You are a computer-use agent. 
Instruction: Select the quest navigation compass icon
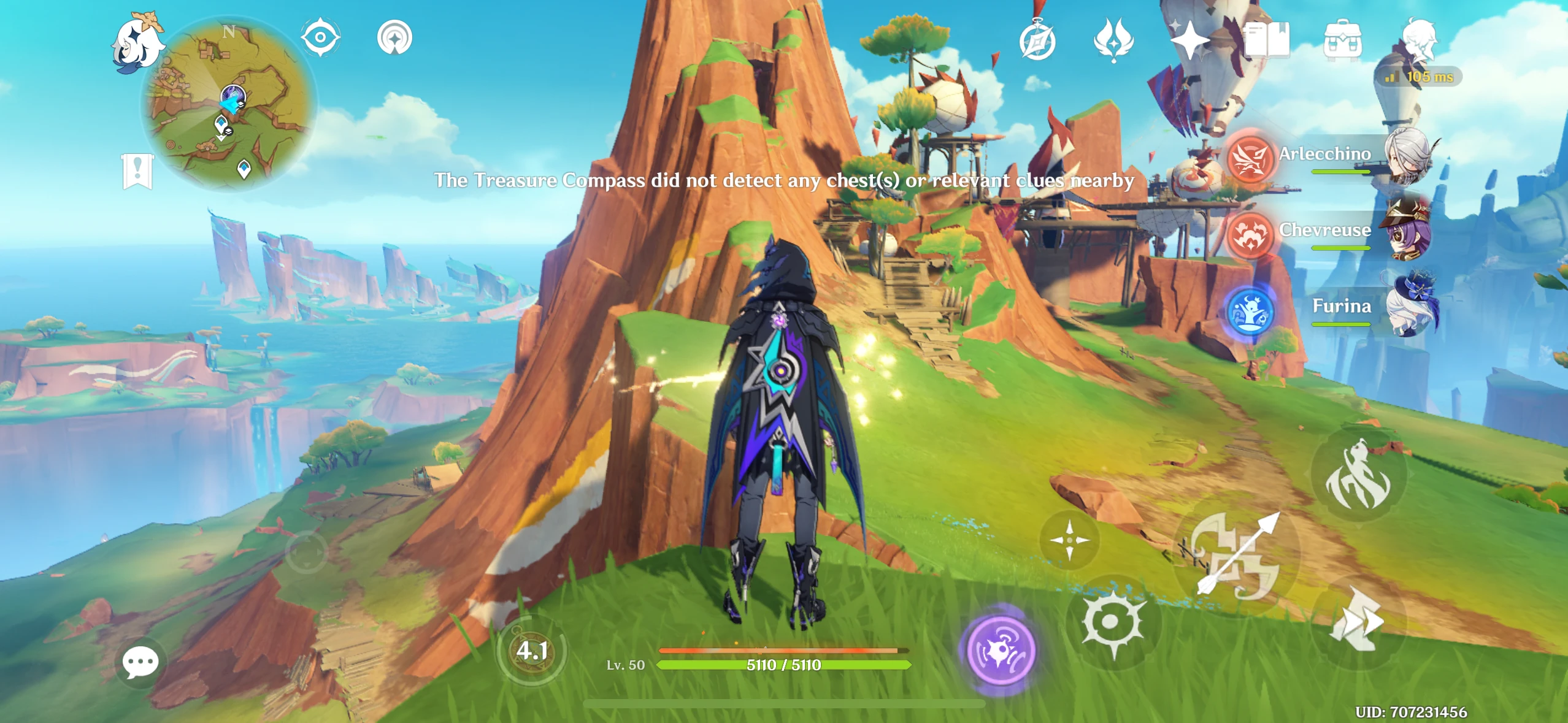point(1037,40)
